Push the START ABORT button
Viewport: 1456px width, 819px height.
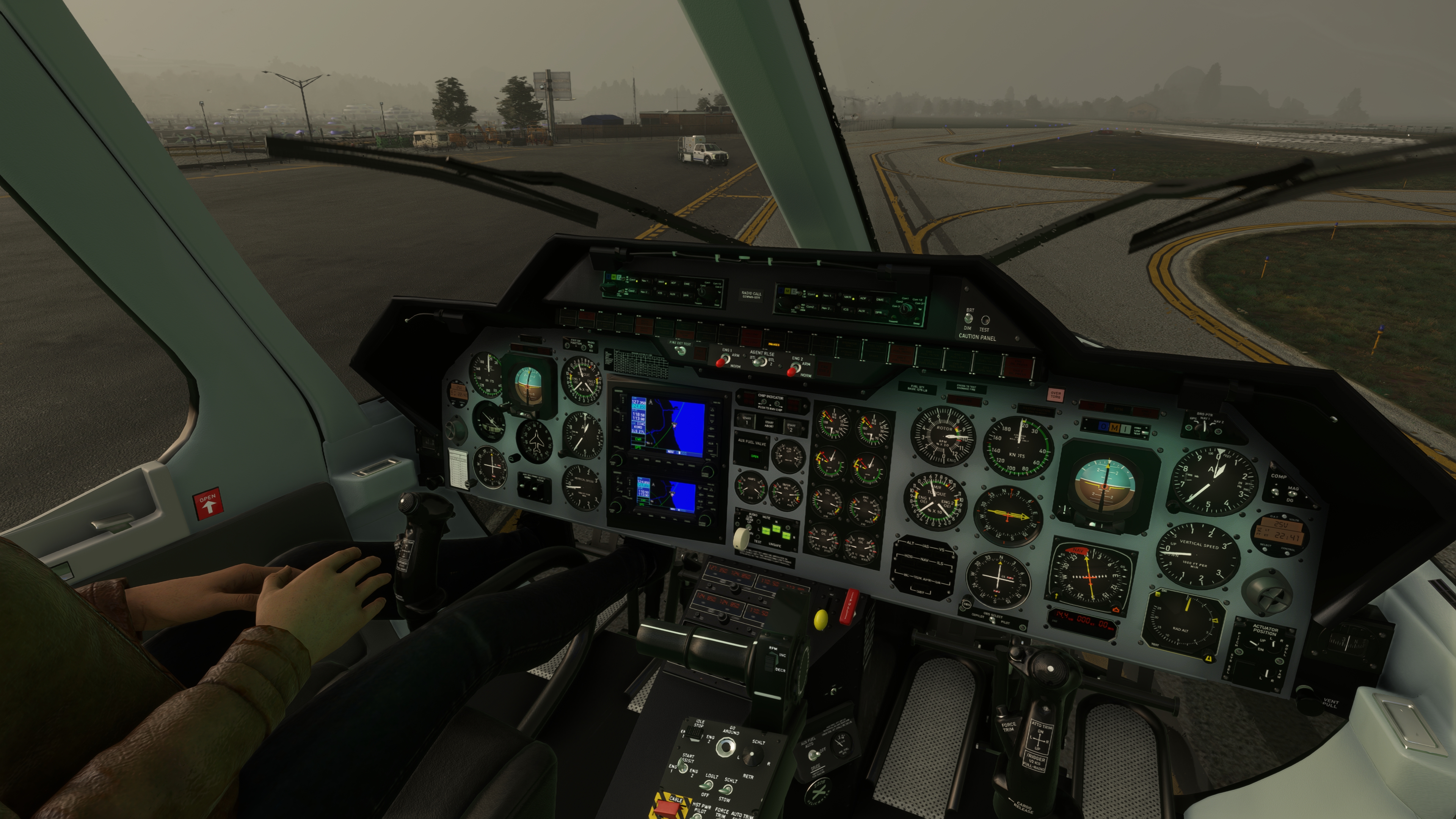pos(769,424)
